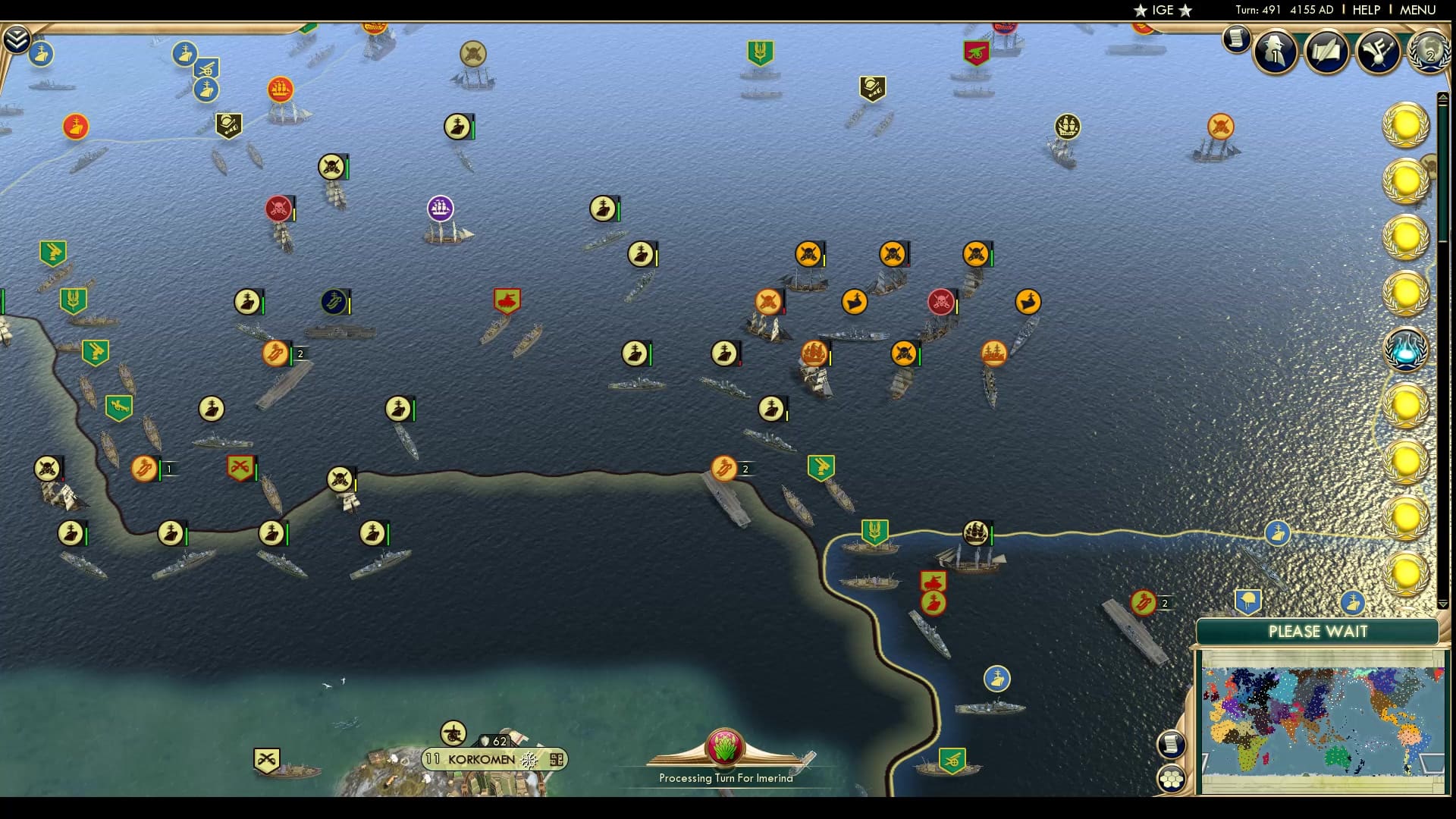
Task: Select the purple Great Admiral ship flag
Action: click(441, 206)
